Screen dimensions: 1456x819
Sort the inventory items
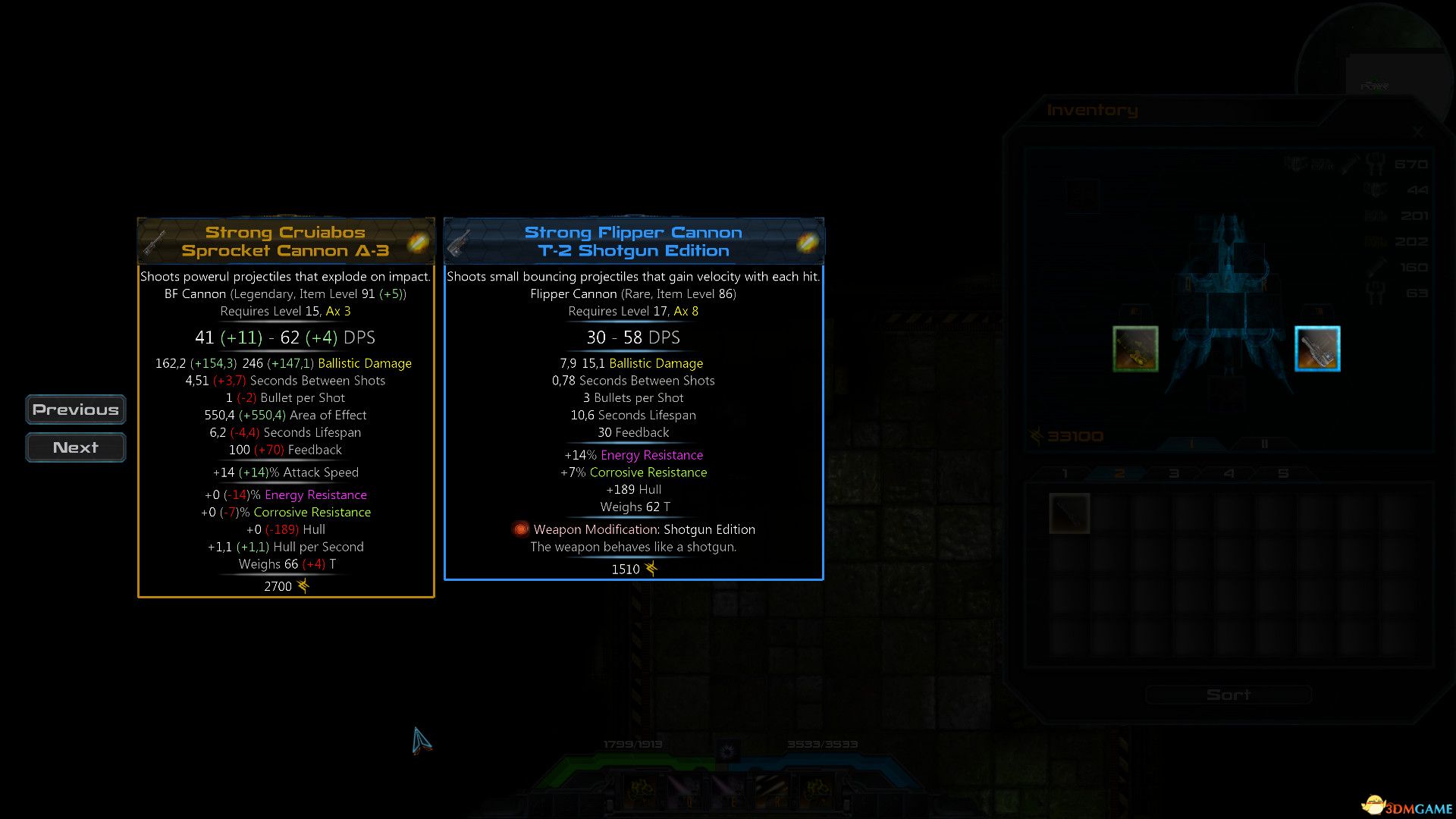(1228, 695)
